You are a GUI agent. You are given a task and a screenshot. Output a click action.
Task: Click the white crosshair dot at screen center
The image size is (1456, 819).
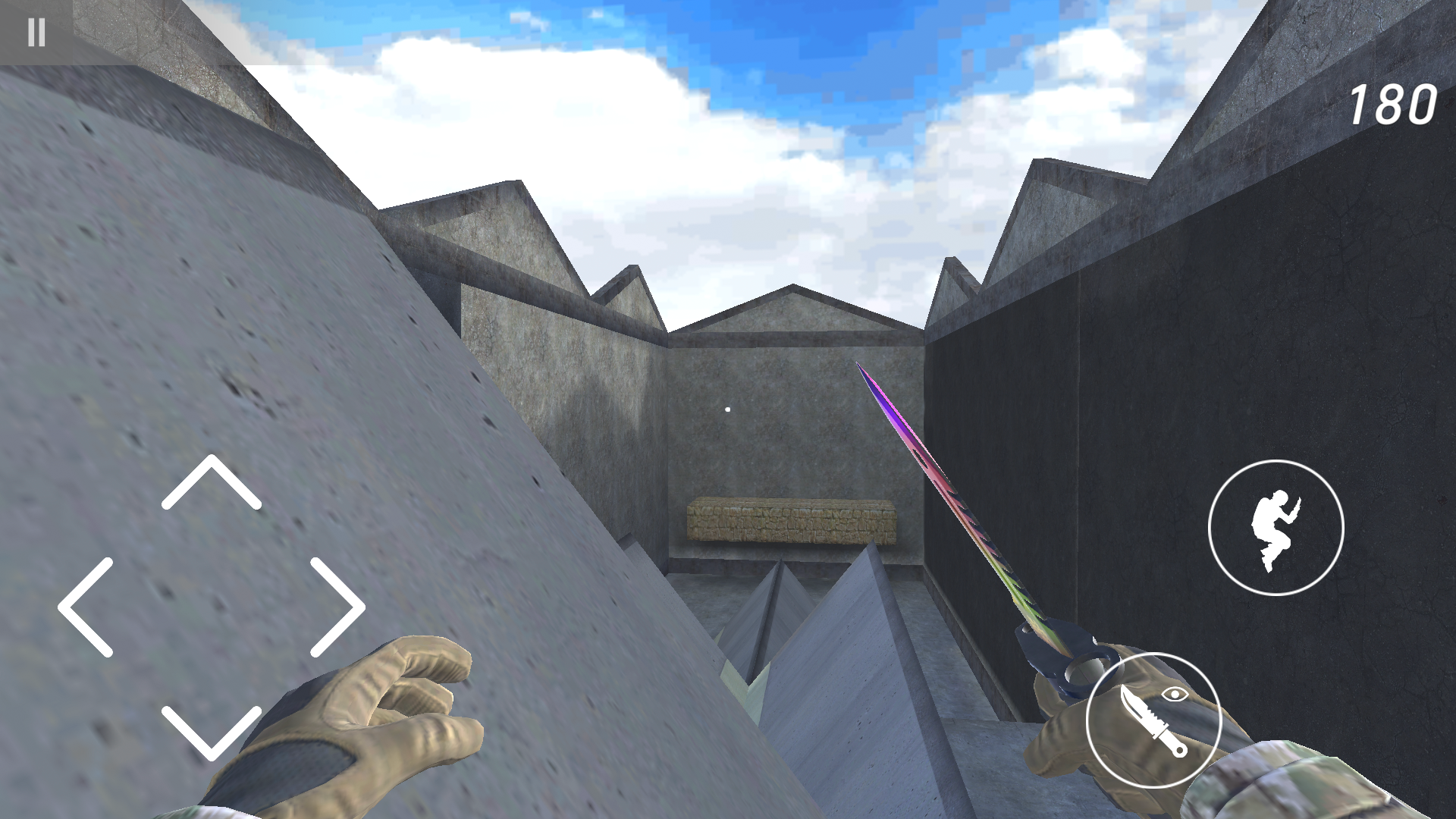[726, 408]
